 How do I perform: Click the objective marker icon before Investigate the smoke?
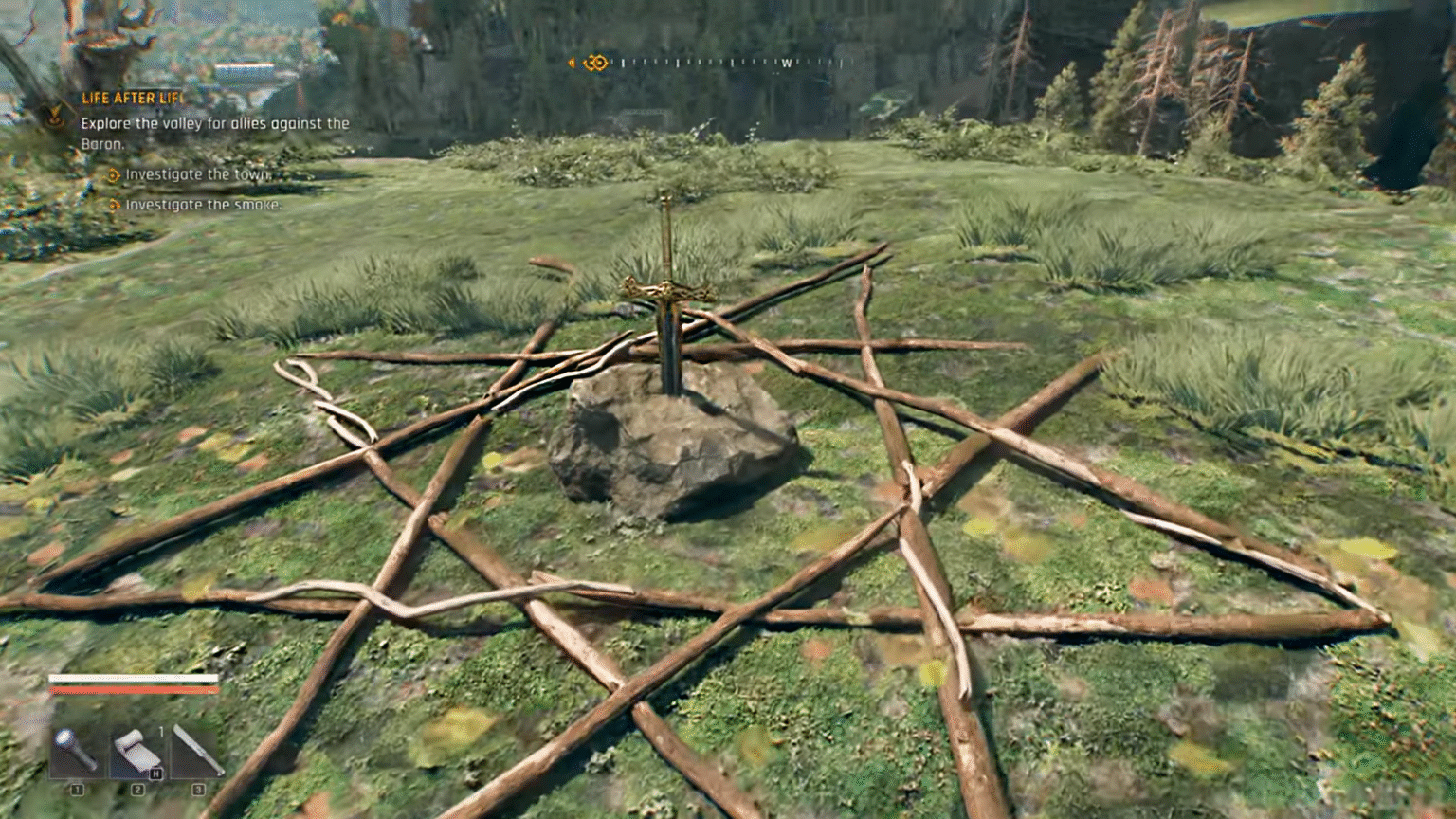[115, 206]
